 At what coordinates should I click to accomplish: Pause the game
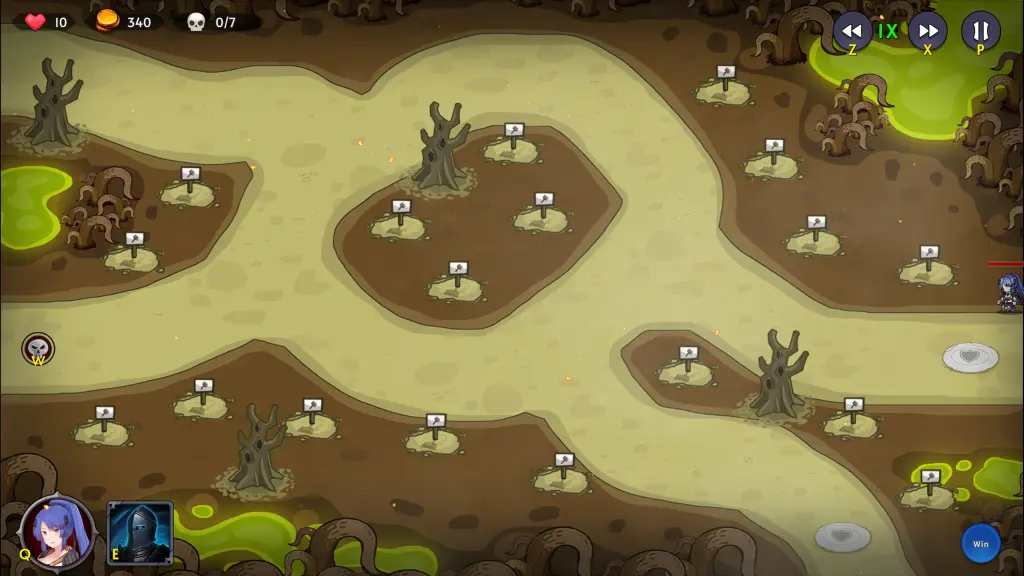[x=980, y=30]
